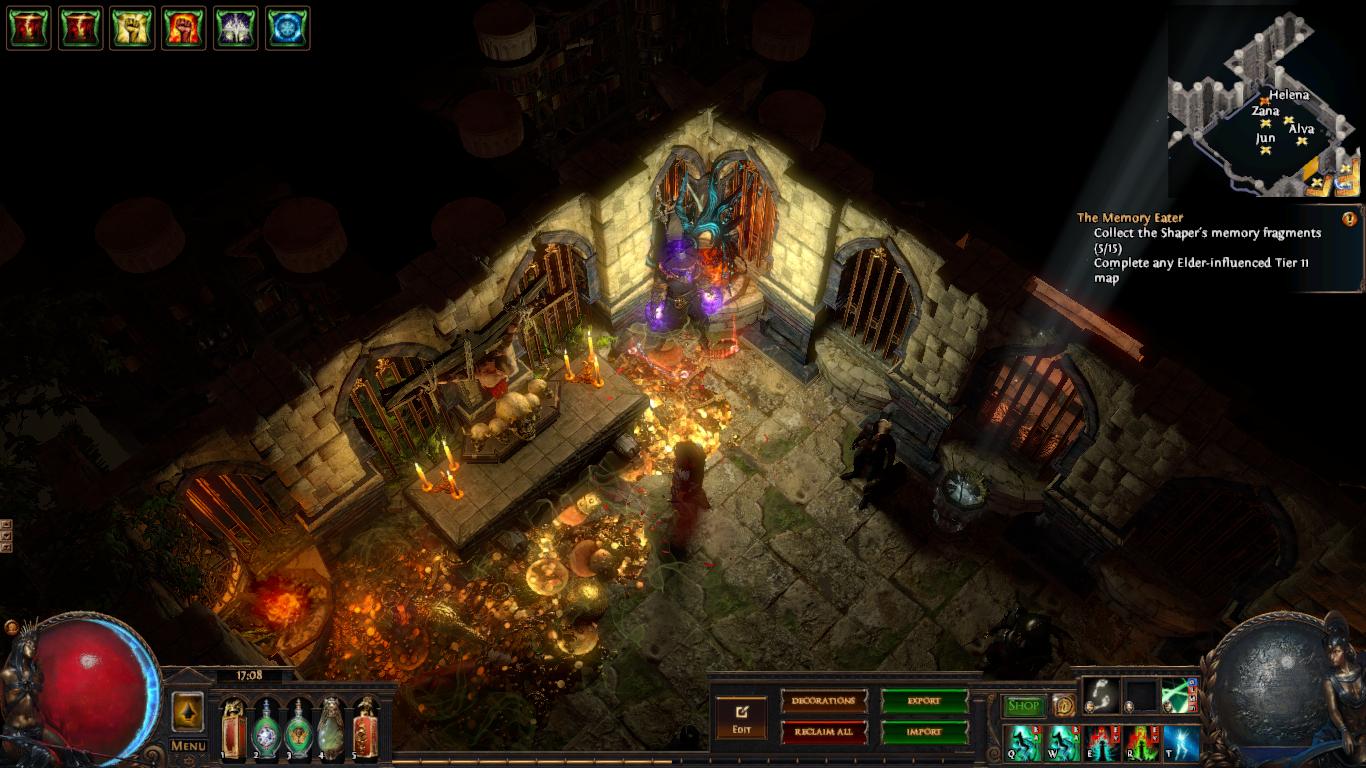Click the coin currency icon beside Shop
Image resolution: width=1366 pixels, height=768 pixels.
[1064, 706]
